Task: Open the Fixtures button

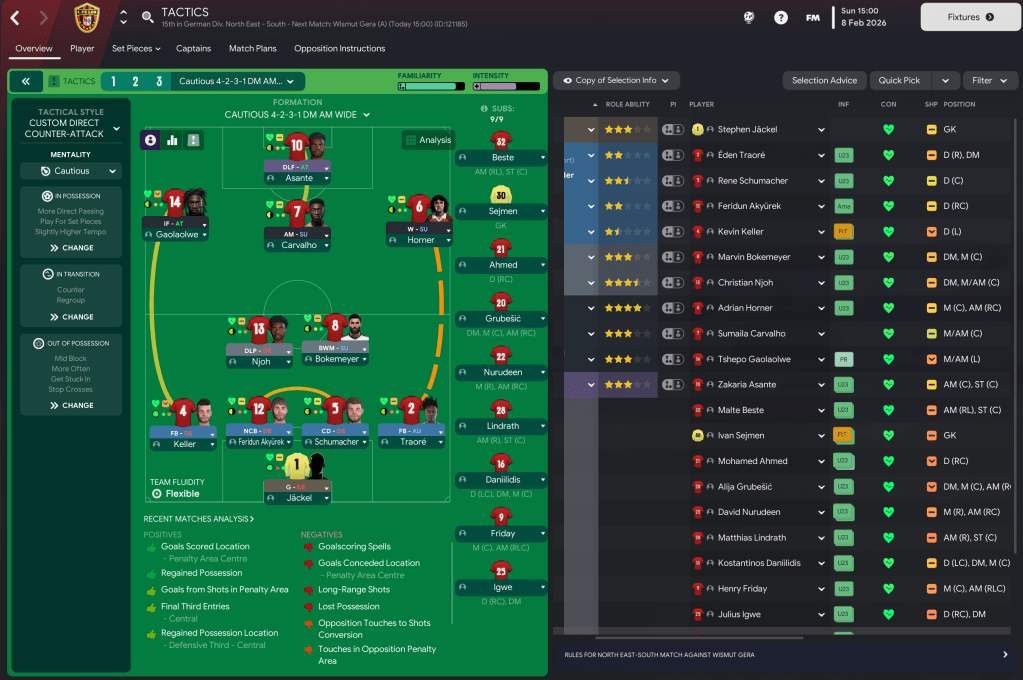Action: 969,17
